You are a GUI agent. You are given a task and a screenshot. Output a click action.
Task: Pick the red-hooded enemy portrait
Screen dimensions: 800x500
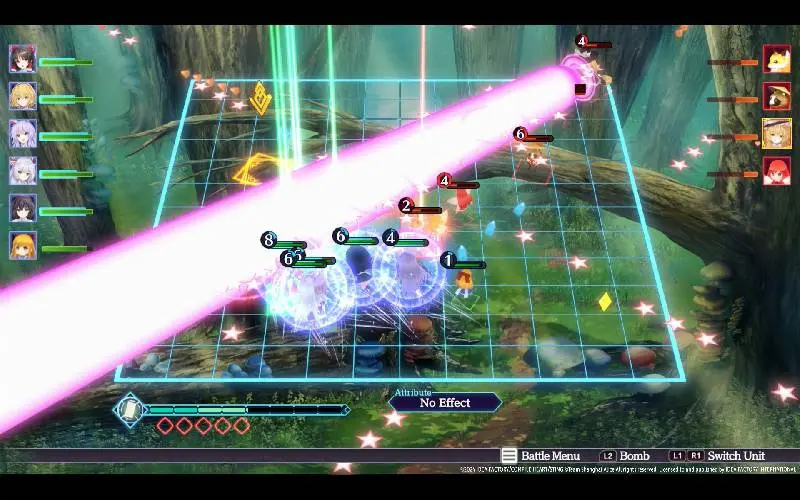777,171
